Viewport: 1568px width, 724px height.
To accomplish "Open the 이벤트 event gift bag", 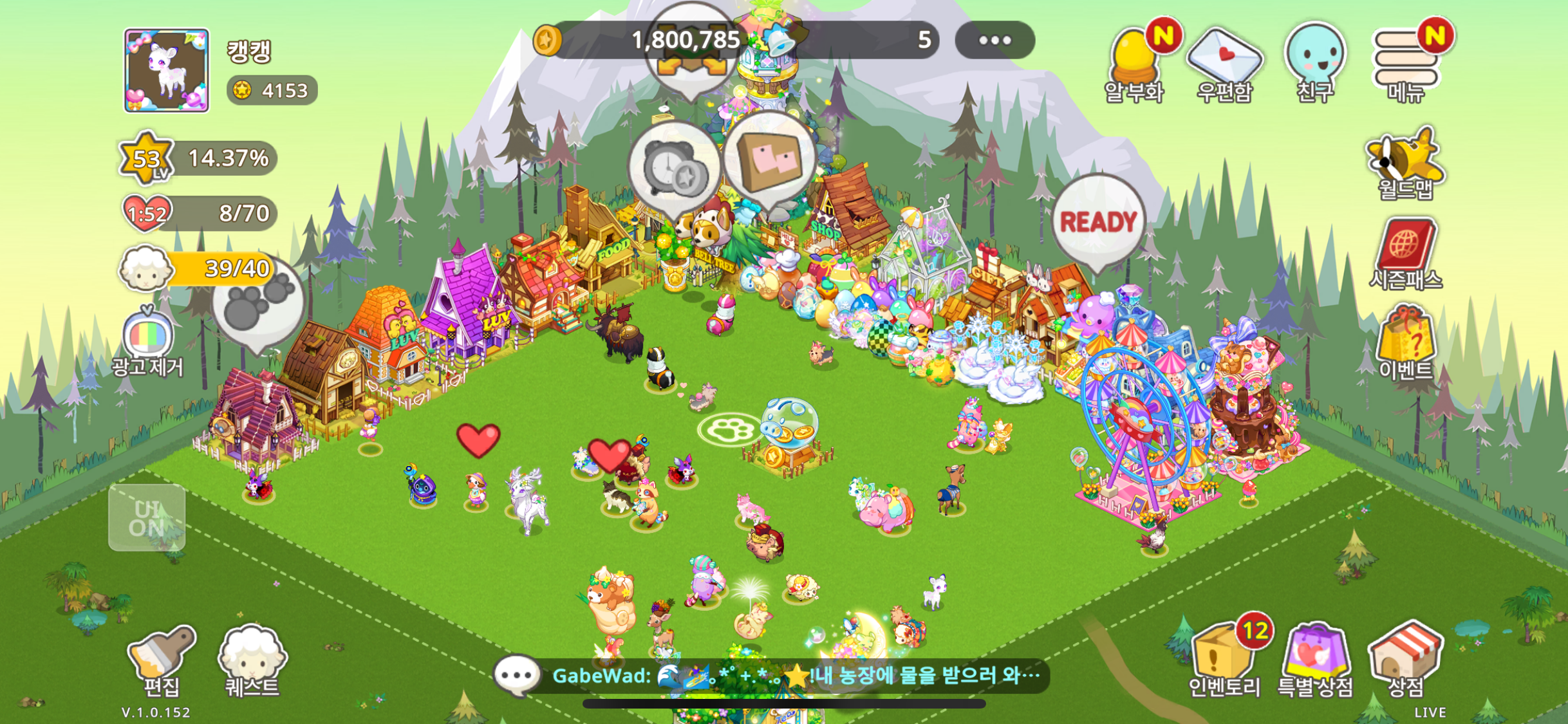I will point(1406,344).
